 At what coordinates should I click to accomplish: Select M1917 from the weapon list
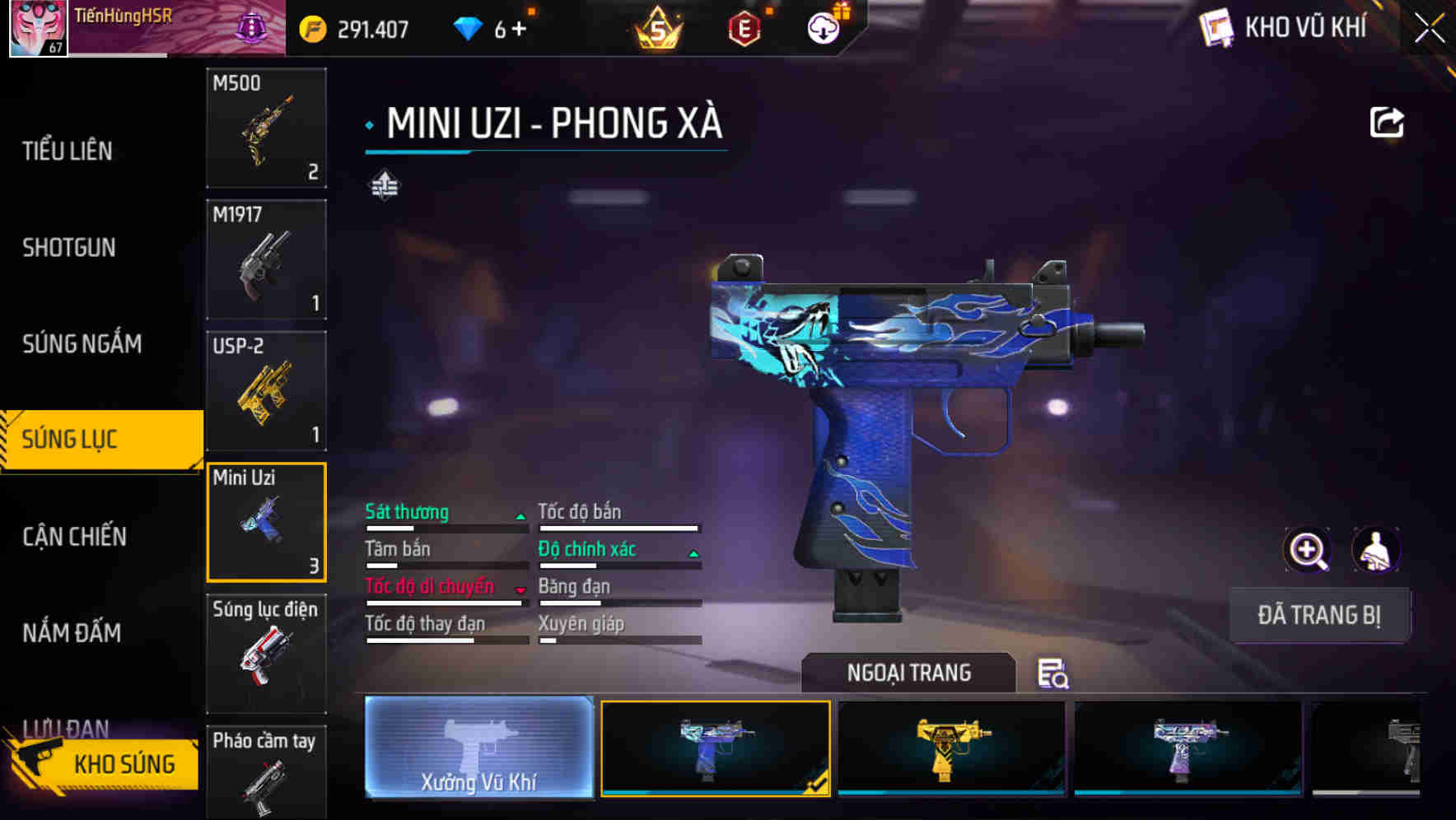(266, 259)
